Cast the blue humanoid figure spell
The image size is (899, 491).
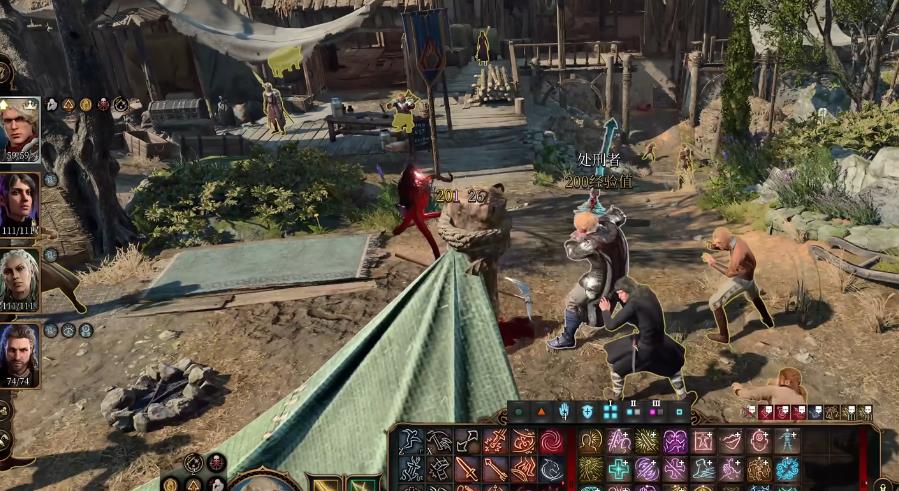788,441
